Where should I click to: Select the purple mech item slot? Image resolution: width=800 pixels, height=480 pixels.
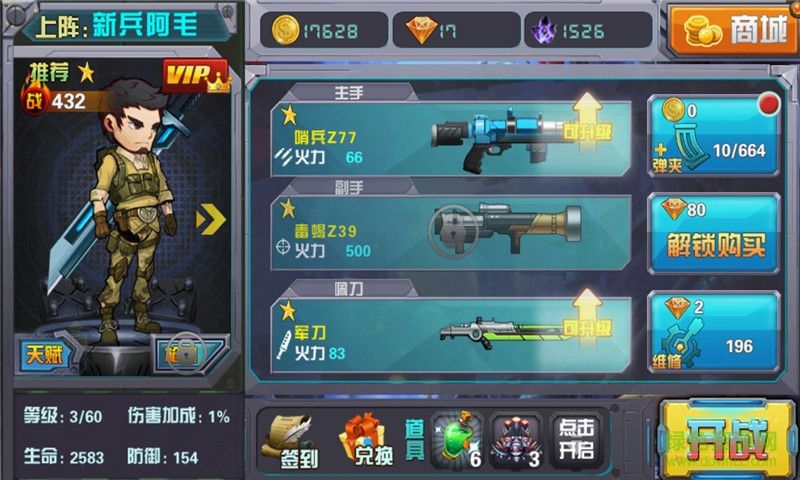518,438
